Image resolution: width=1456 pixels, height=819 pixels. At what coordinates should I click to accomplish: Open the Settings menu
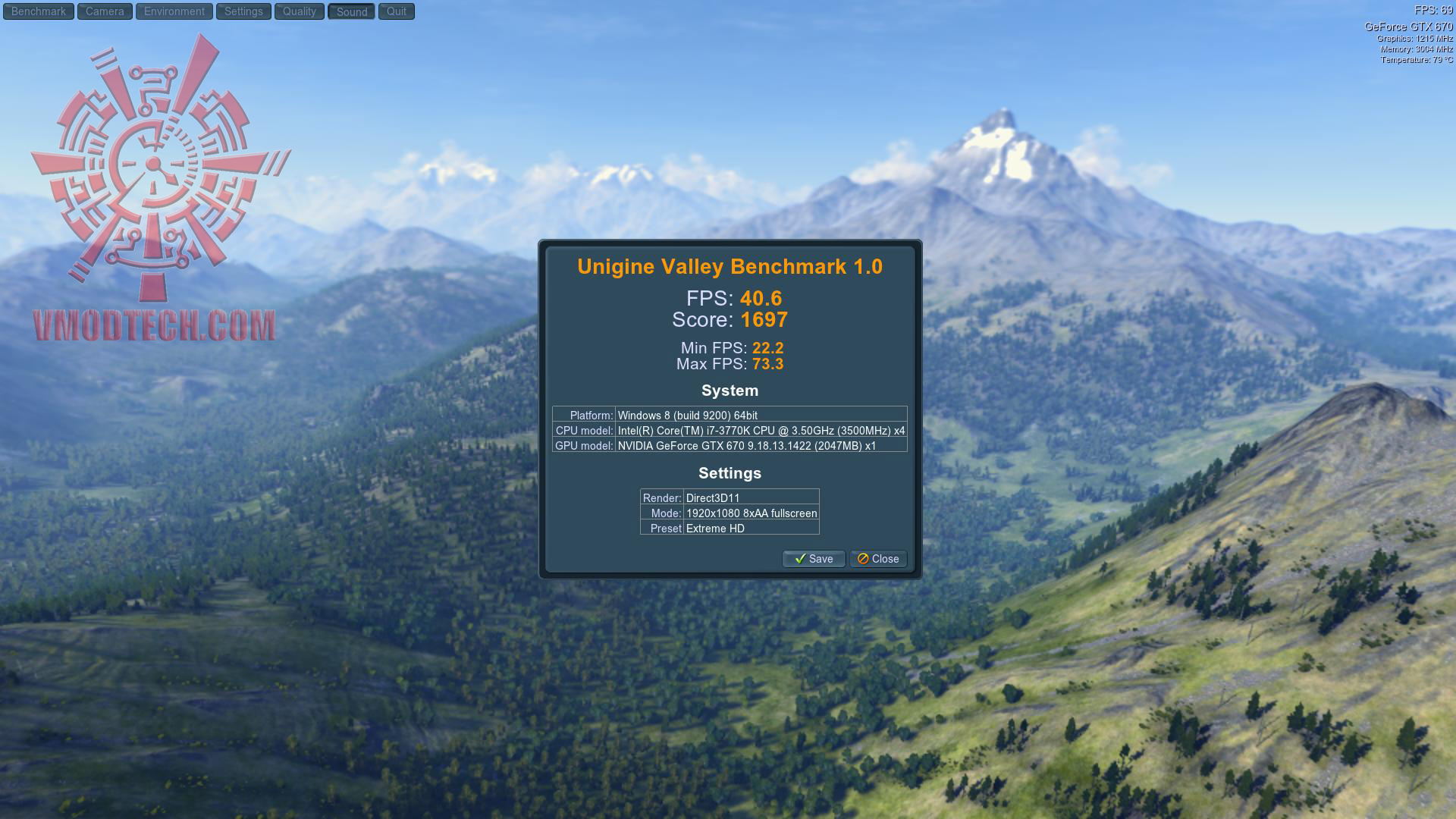pos(243,11)
